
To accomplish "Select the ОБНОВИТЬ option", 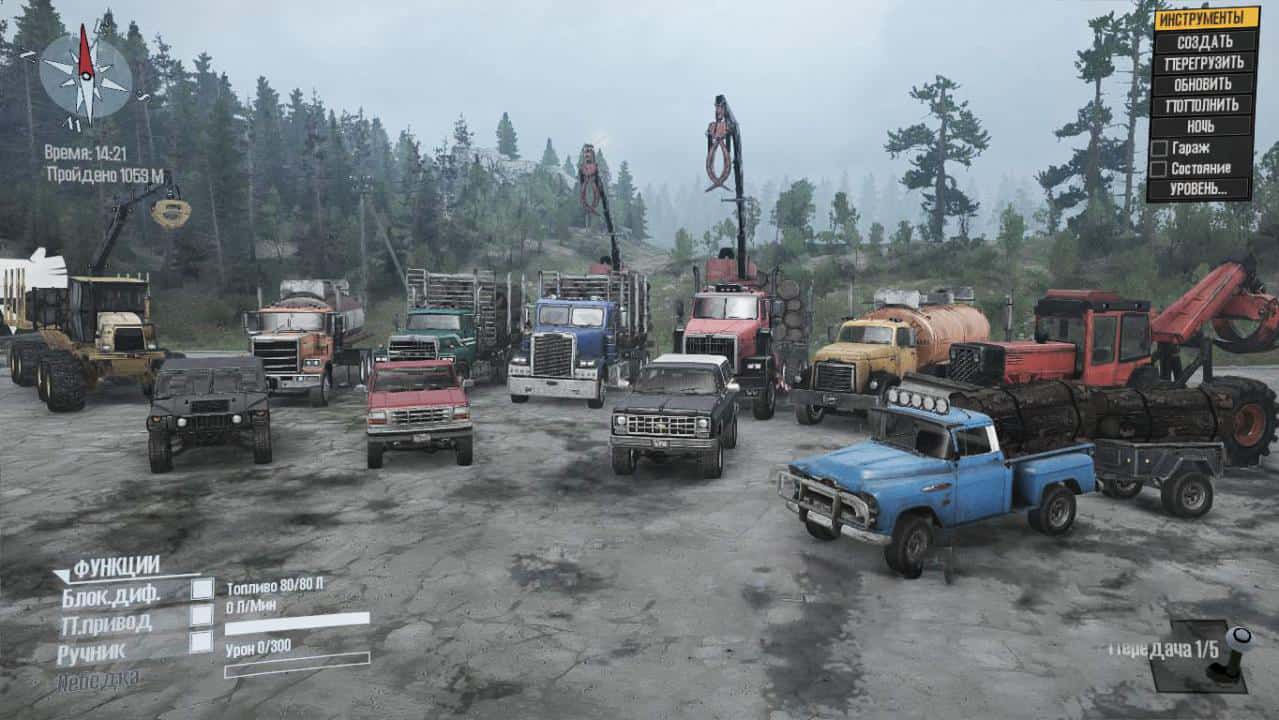I will (x=1203, y=84).
